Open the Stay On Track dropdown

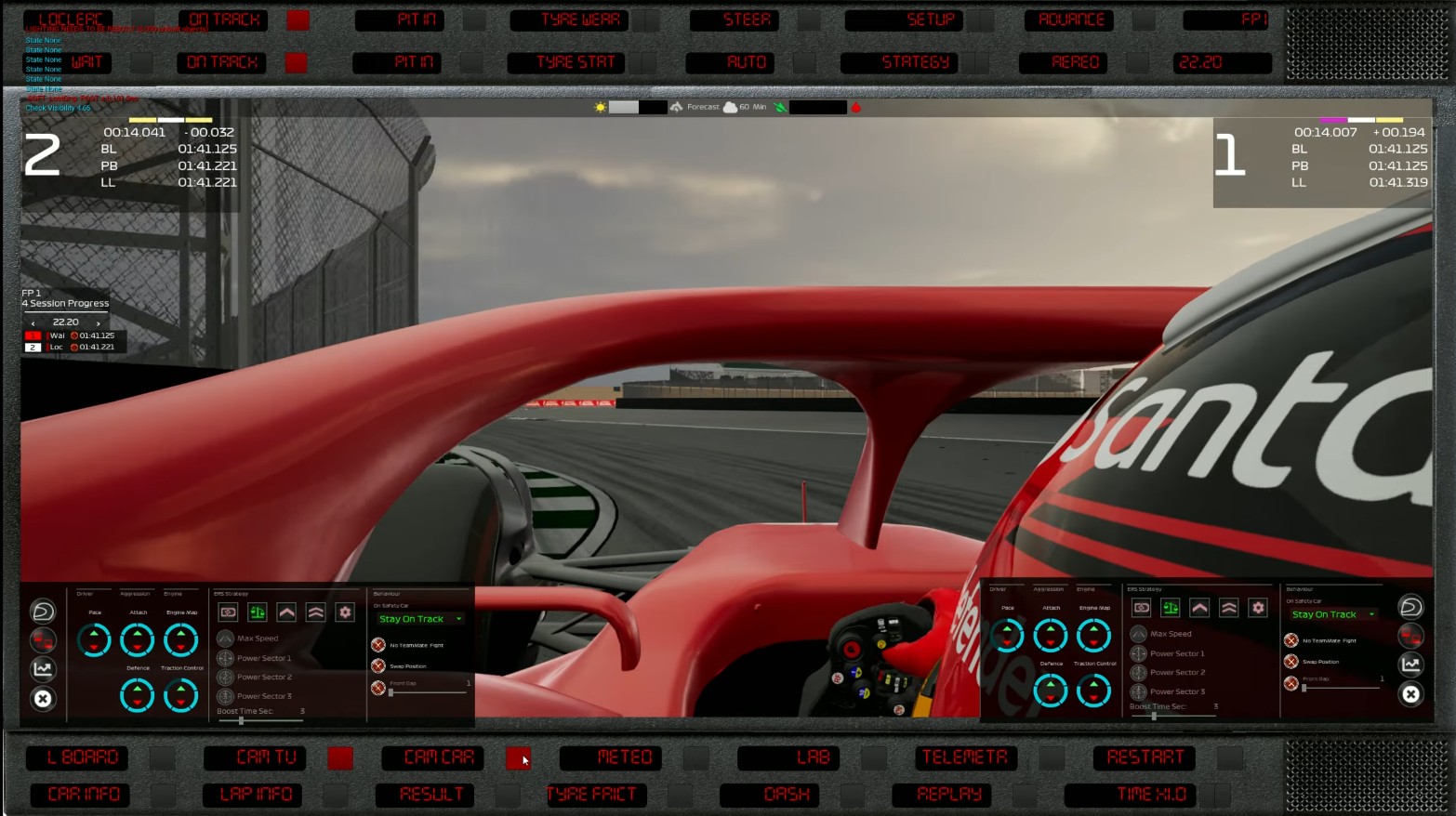[418, 618]
